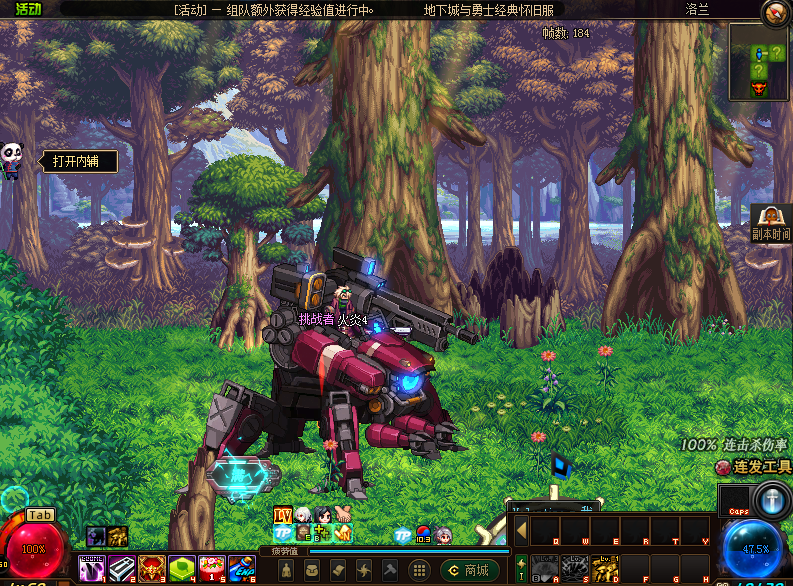793x586 pixels.
Task: Click the 连发工具 rapid-fire tool
Action: [754, 467]
